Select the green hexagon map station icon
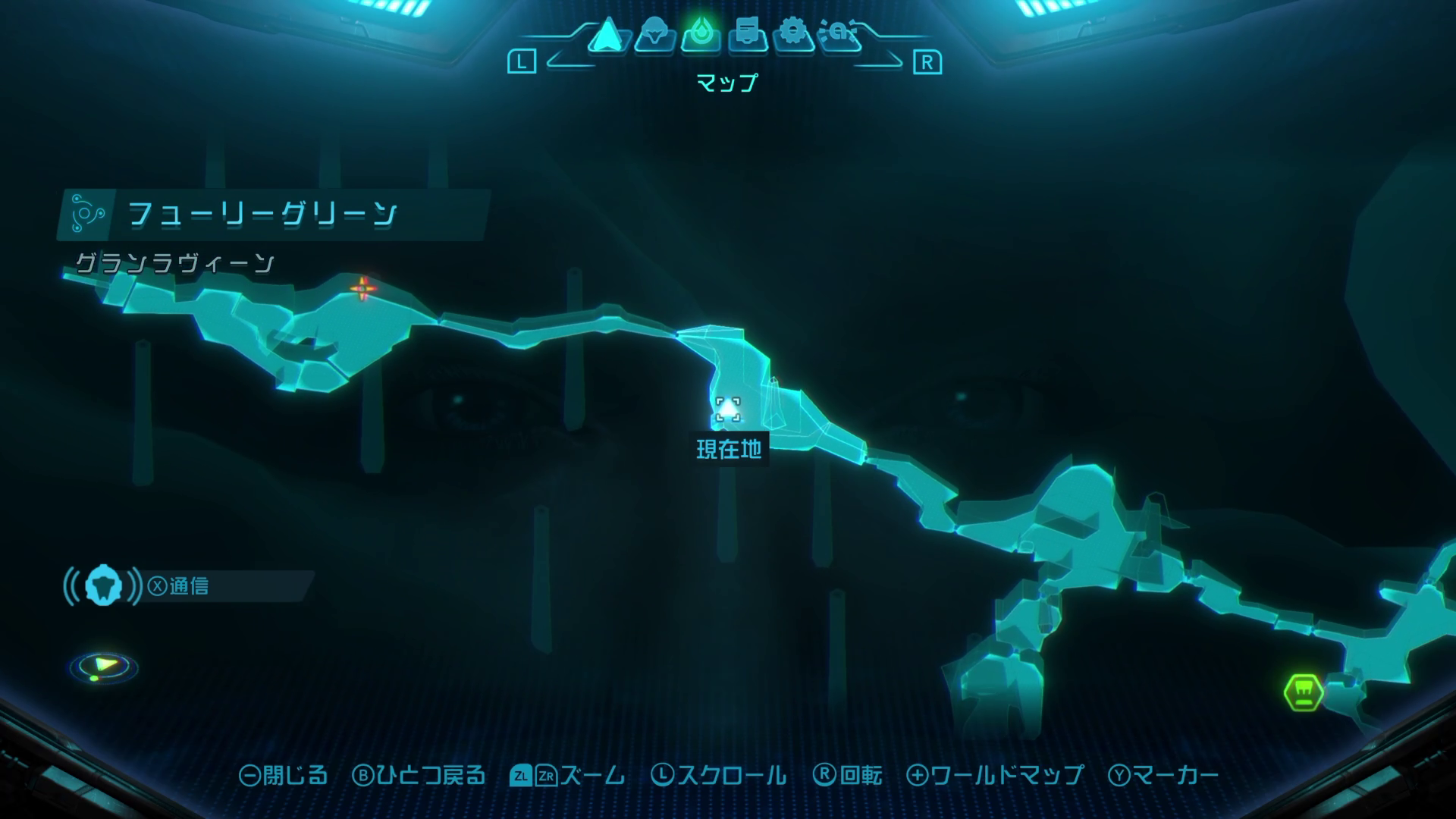Screen dimensions: 1456x819 tap(1304, 692)
